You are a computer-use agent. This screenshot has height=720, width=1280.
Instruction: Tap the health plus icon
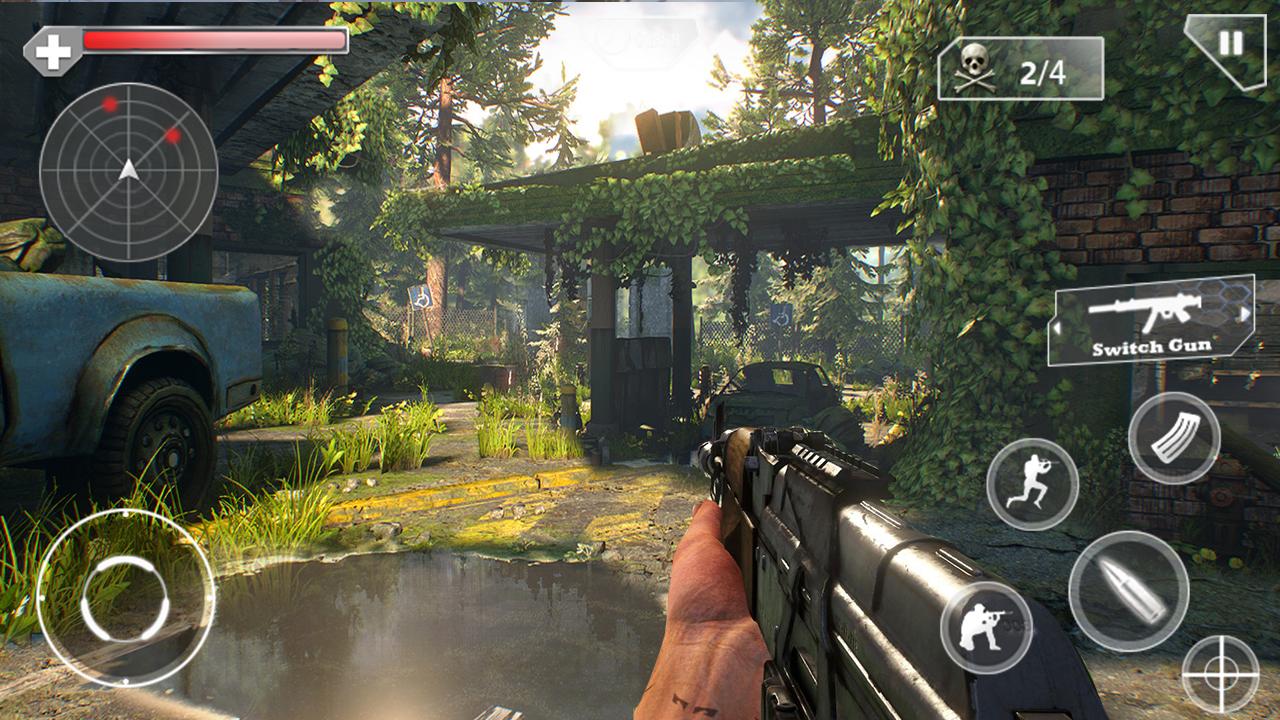coord(52,44)
